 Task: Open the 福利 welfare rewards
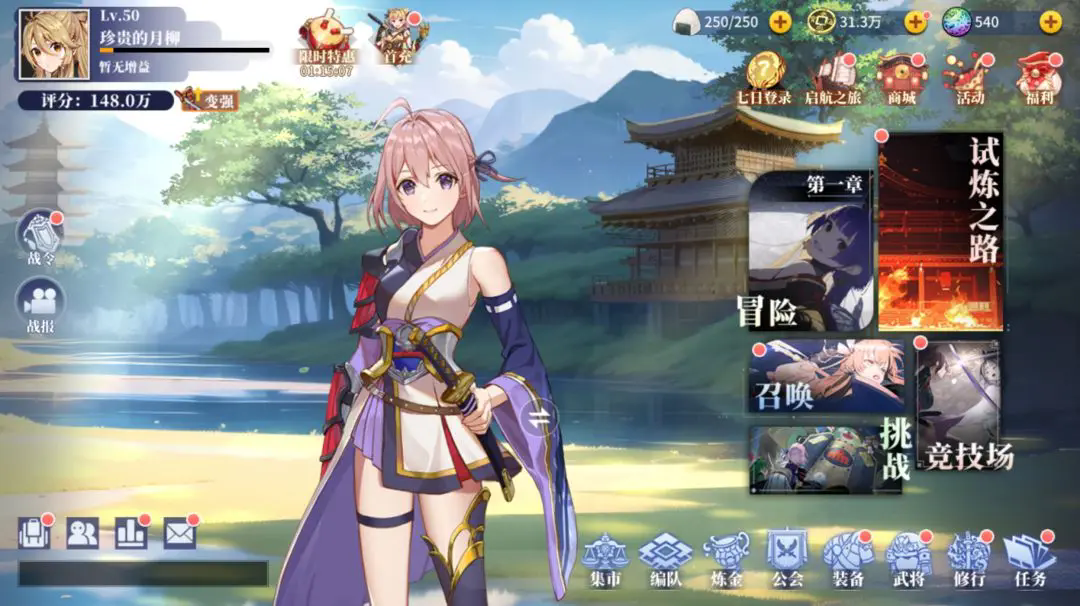[x=1036, y=76]
